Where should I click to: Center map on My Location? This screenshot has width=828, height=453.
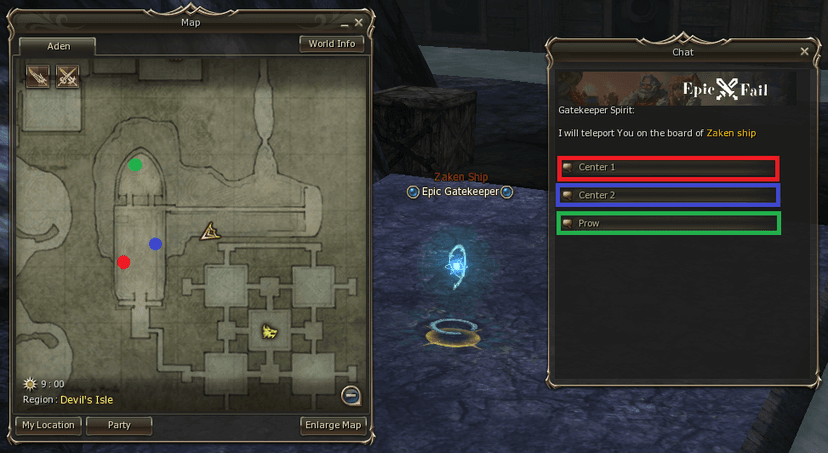point(48,425)
